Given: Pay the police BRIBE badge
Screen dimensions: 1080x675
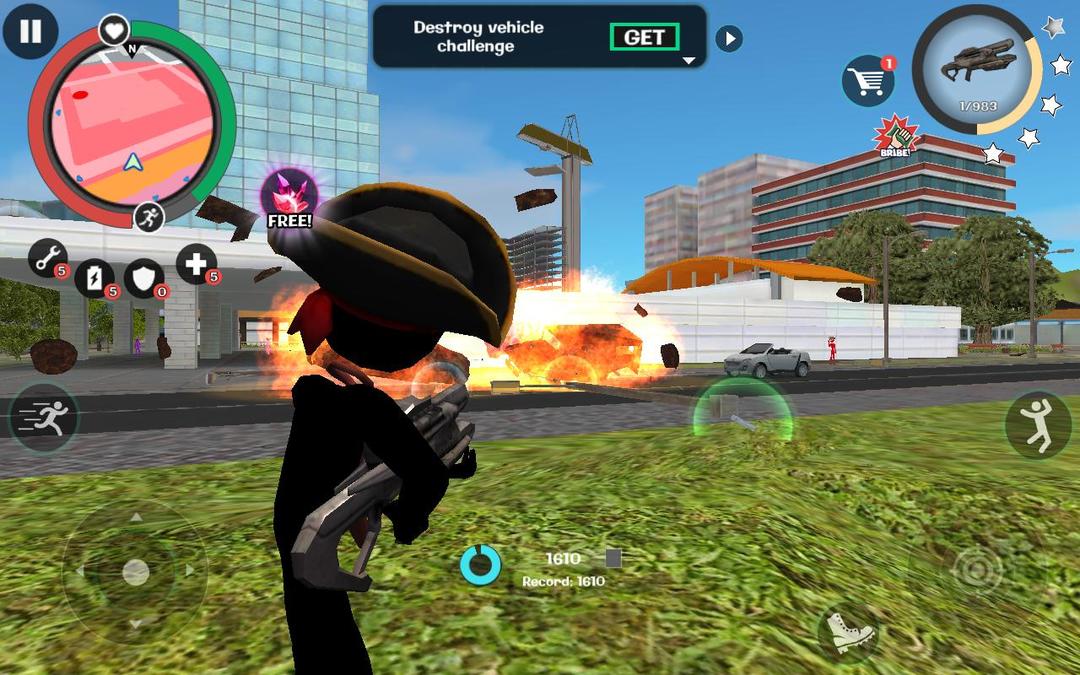Looking at the screenshot, I should click(x=896, y=137).
